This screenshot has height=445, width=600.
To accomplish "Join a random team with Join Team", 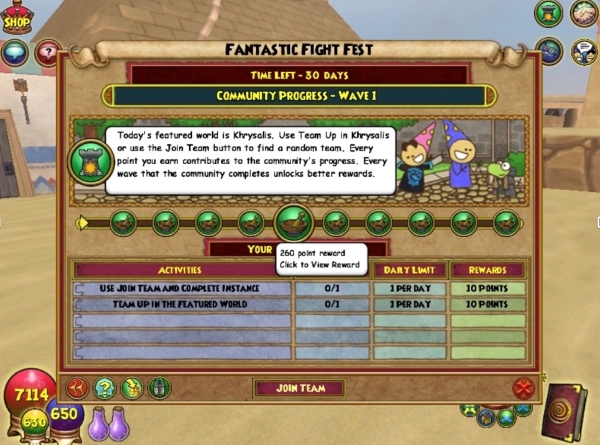I will pyautogui.click(x=299, y=388).
